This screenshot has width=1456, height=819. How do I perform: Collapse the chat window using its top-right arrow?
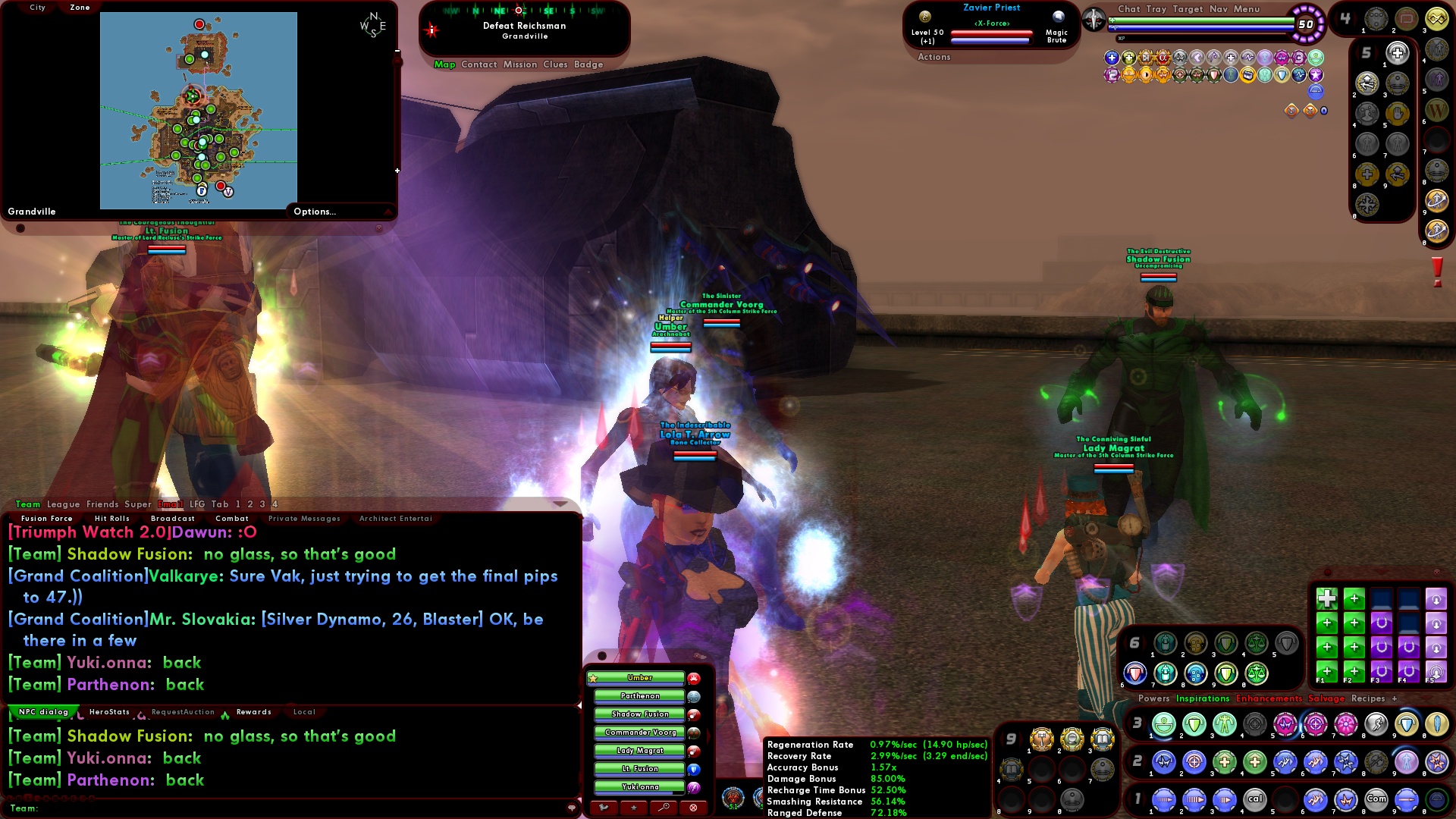(x=560, y=503)
